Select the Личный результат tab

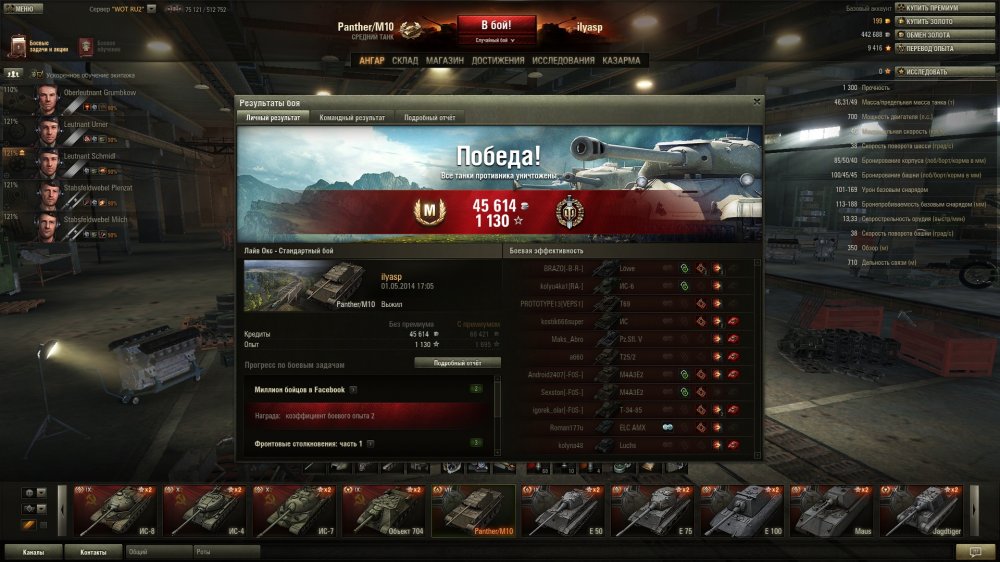[x=273, y=117]
